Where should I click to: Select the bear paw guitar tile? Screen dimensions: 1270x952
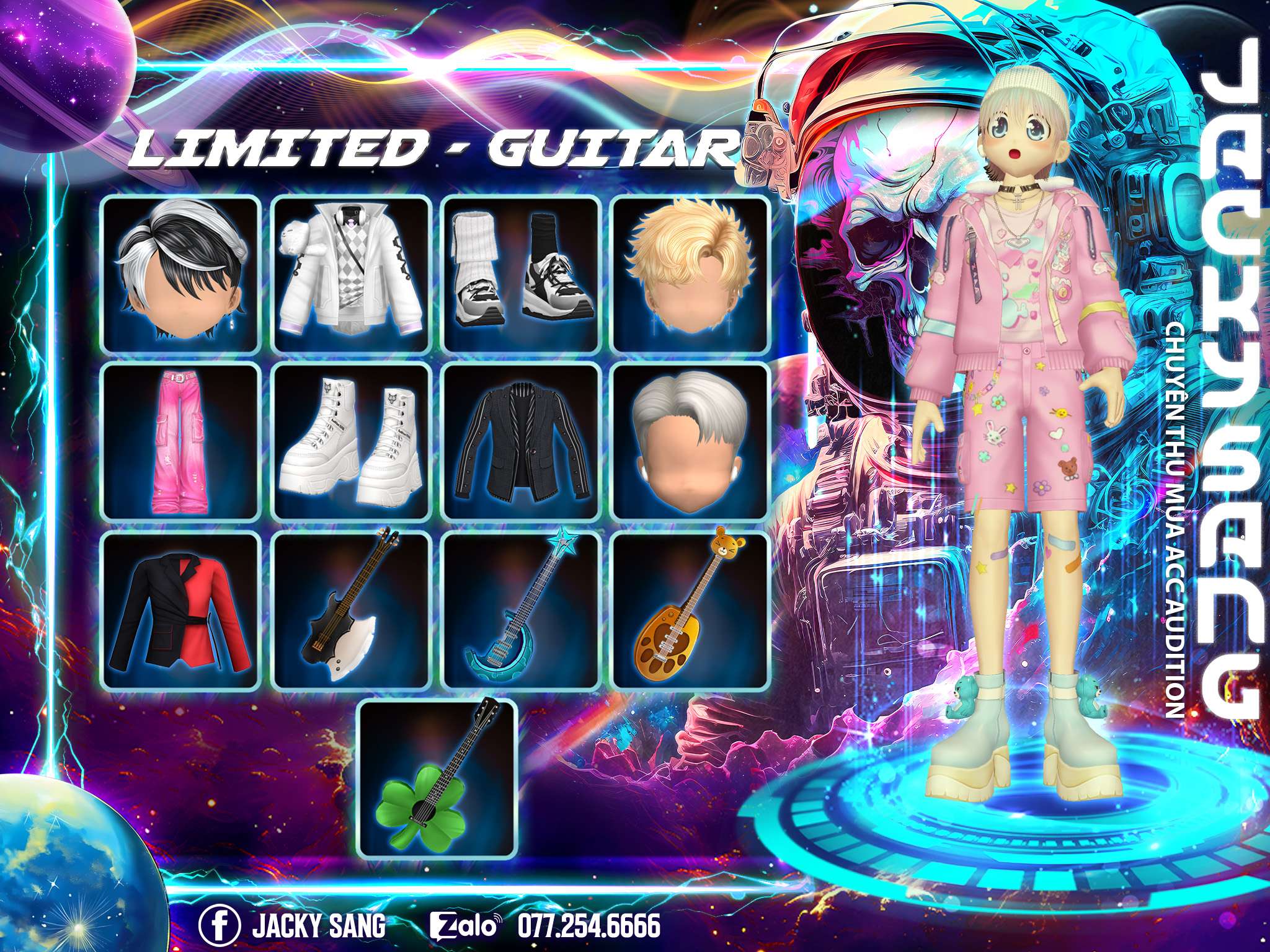pos(690,610)
